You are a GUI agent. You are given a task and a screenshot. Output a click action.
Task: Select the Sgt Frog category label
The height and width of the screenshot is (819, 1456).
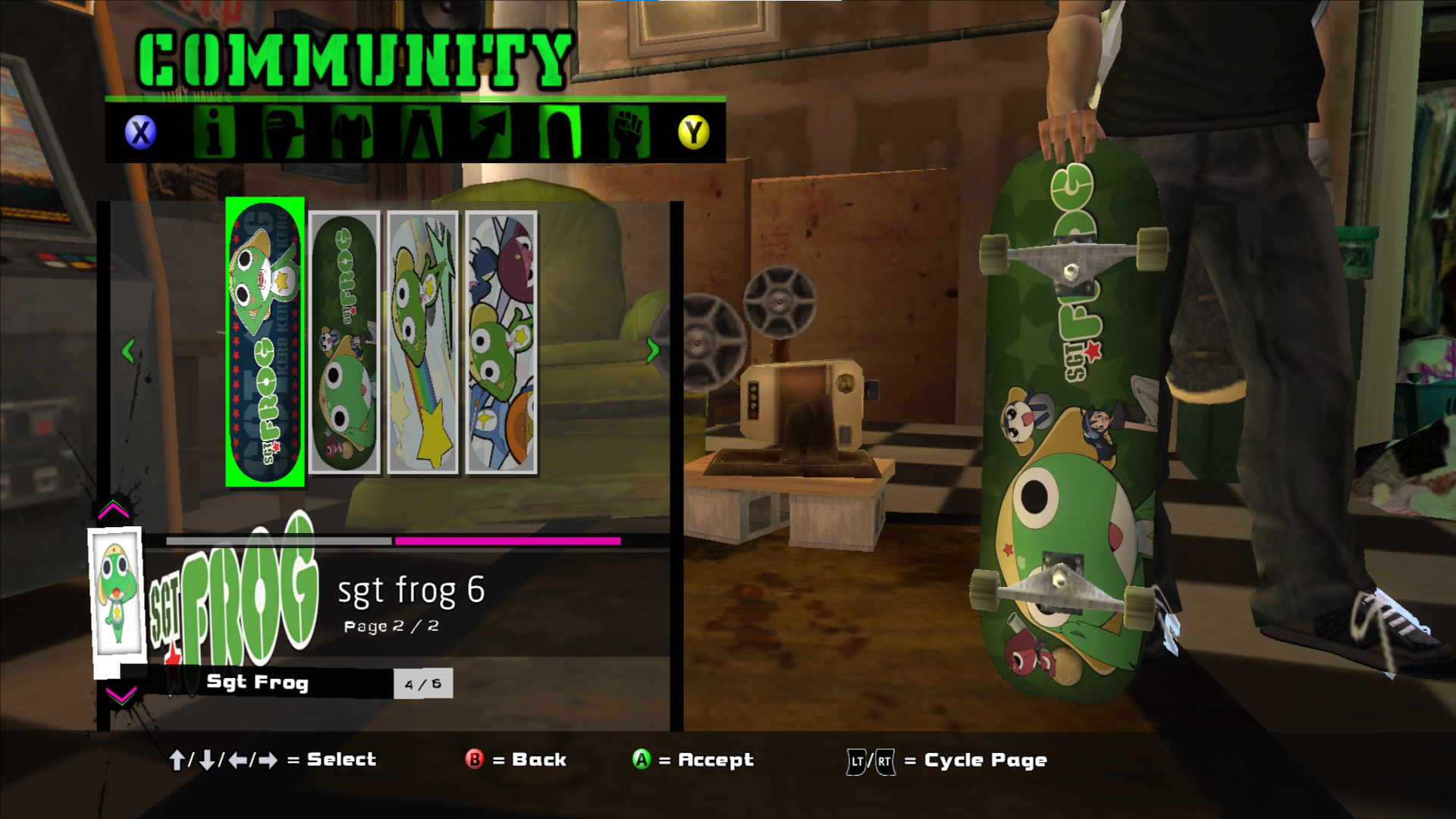tap(258, 682)
